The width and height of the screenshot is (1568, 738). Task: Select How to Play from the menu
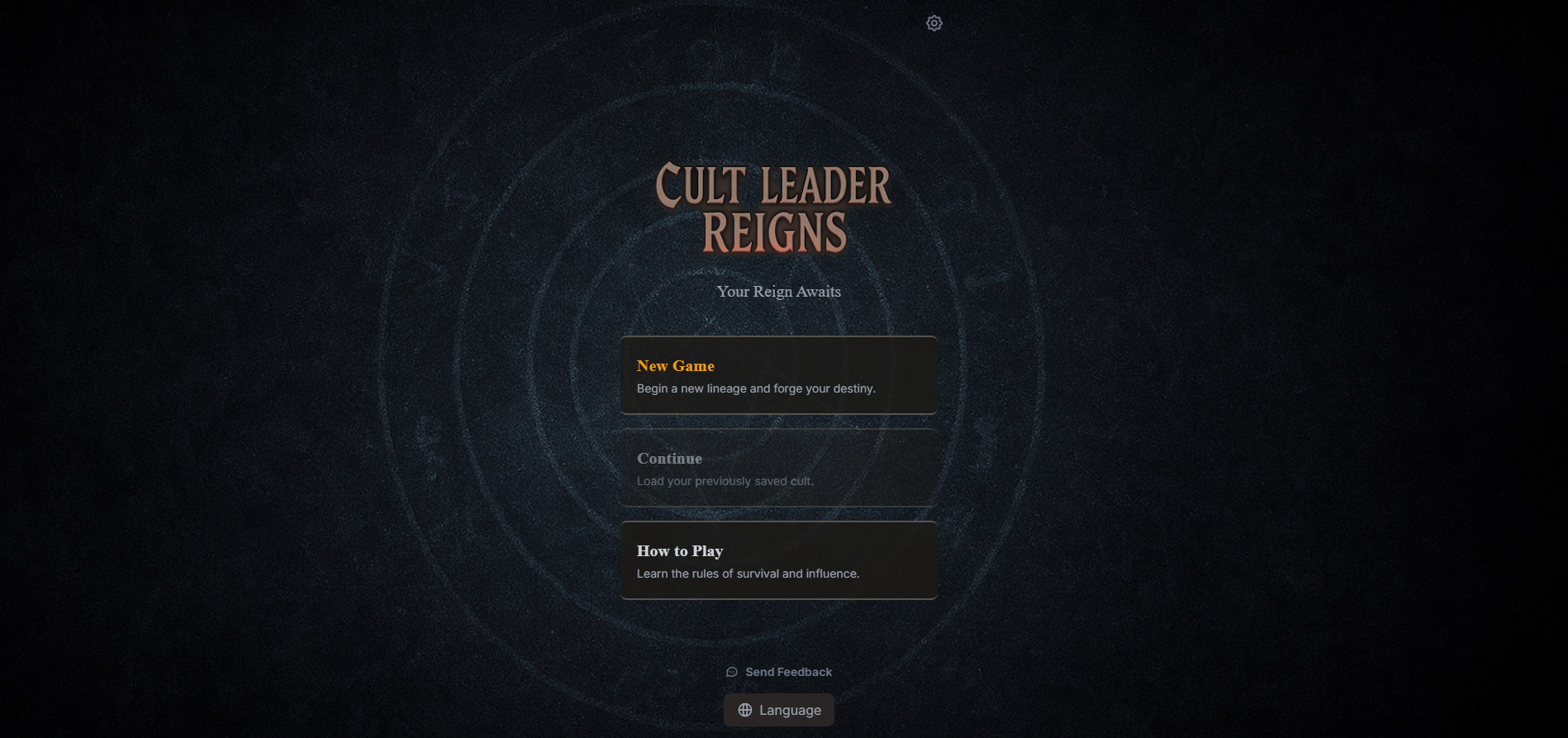tap(777, 560)
